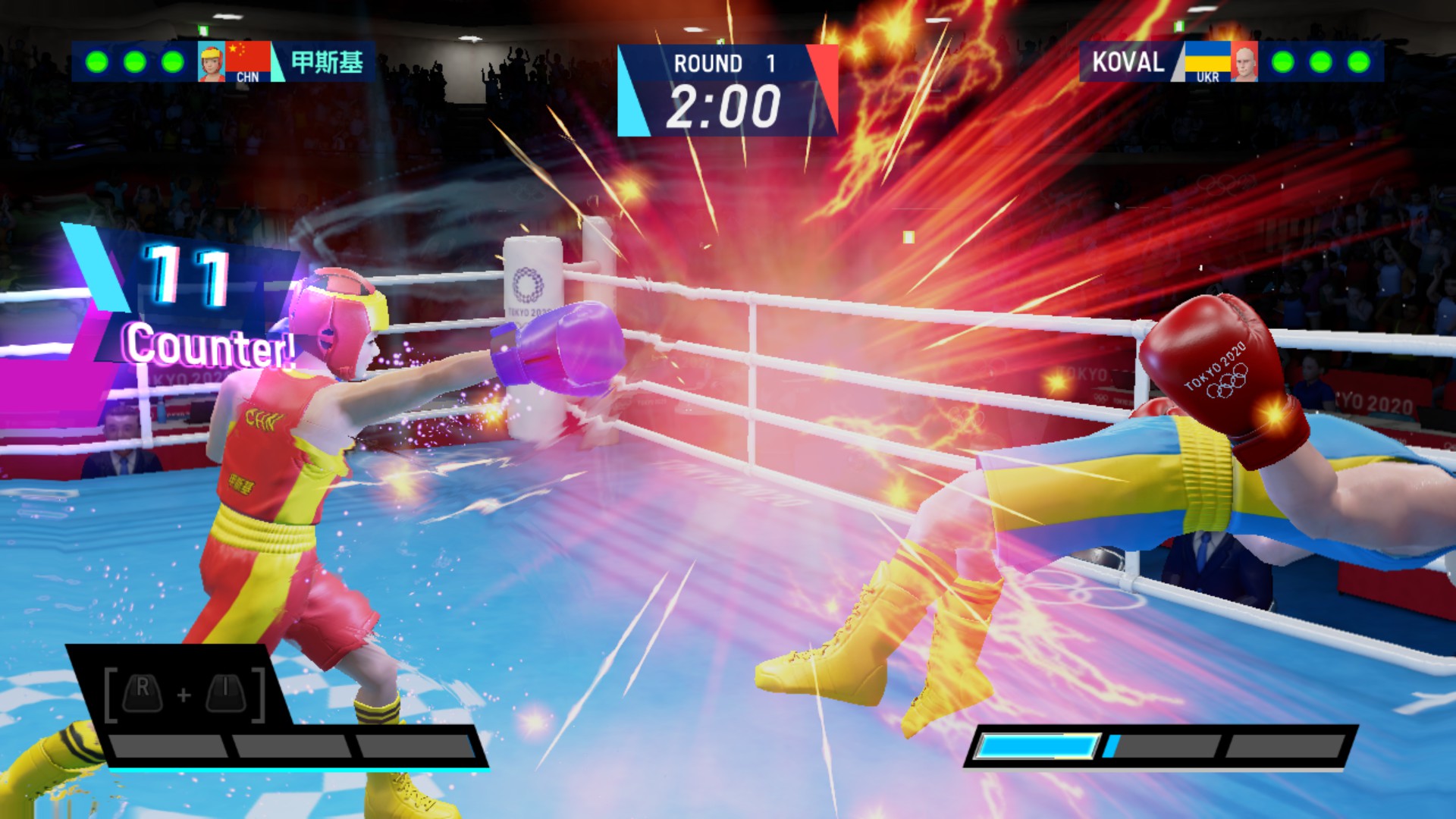Click the China flag icon
The width and height of the screenshot is (1456, 819).
249,55
